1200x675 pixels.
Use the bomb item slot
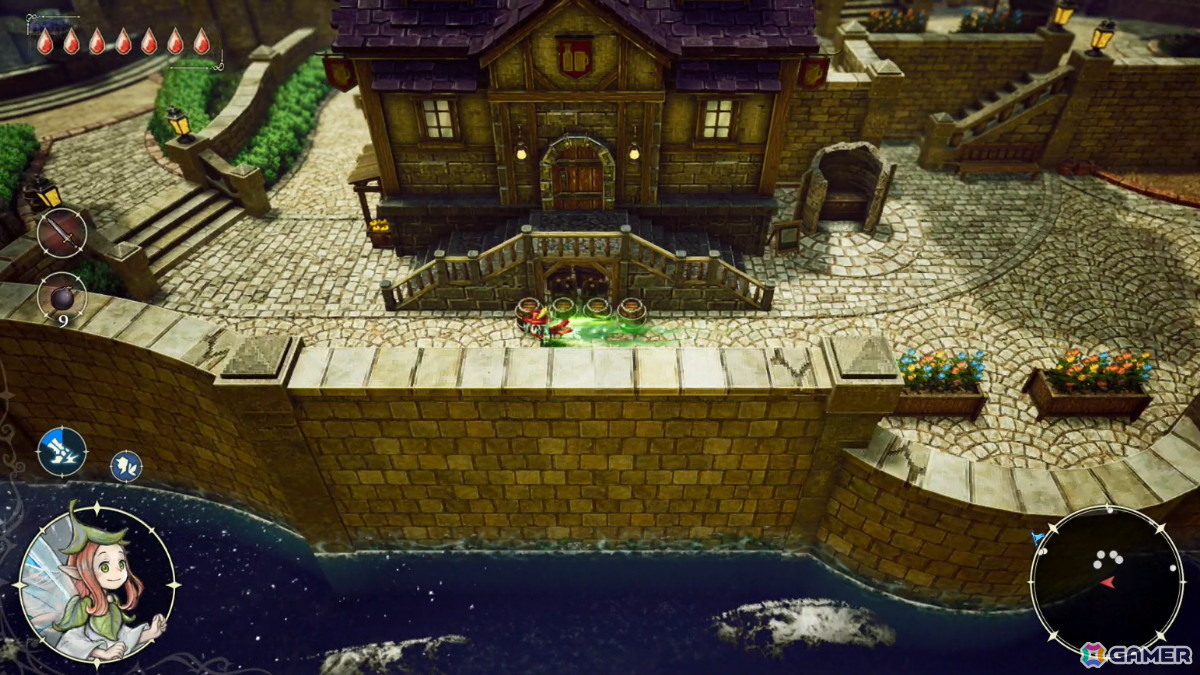point(62,297)
